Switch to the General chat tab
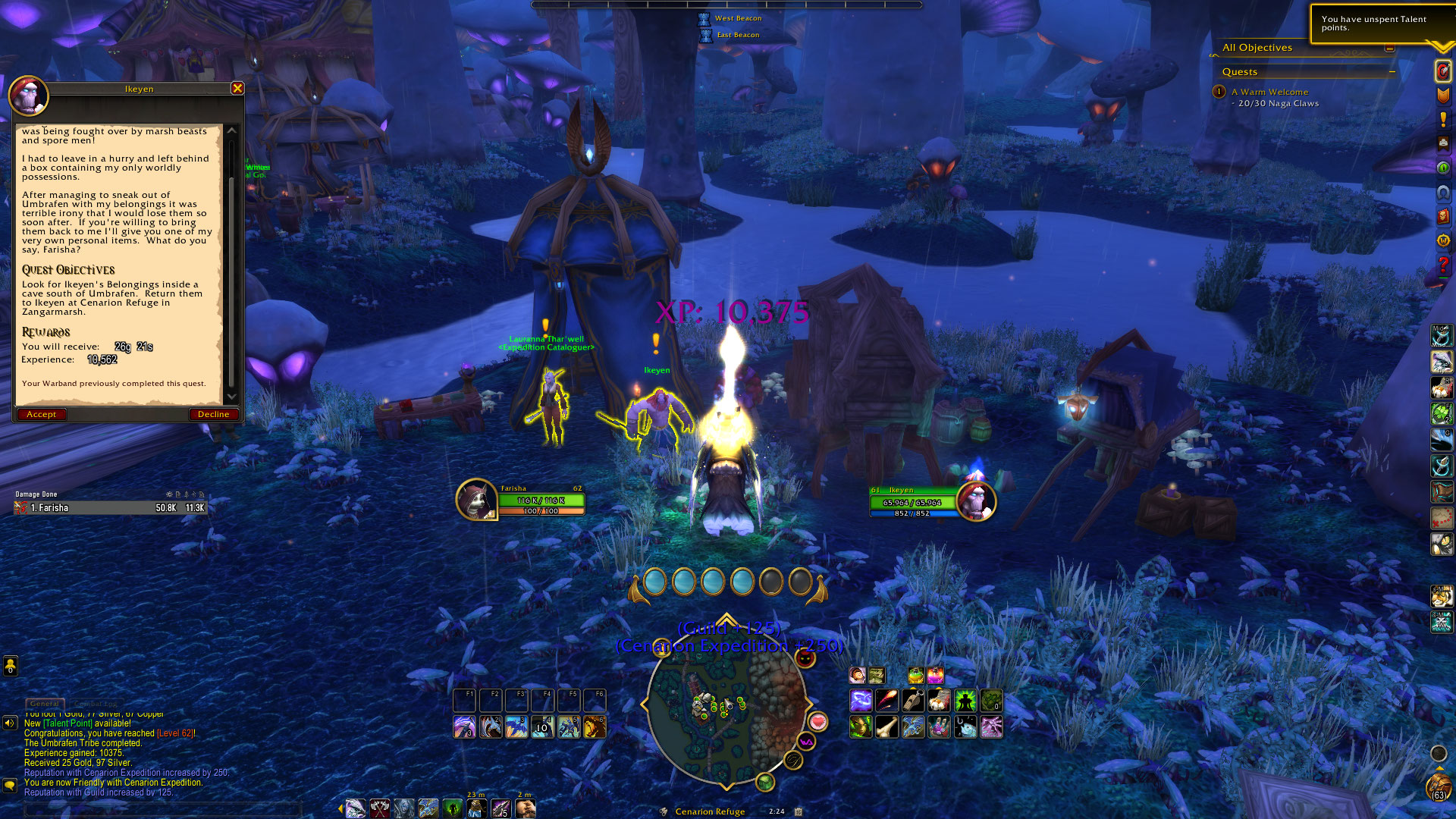 [45, 704]
